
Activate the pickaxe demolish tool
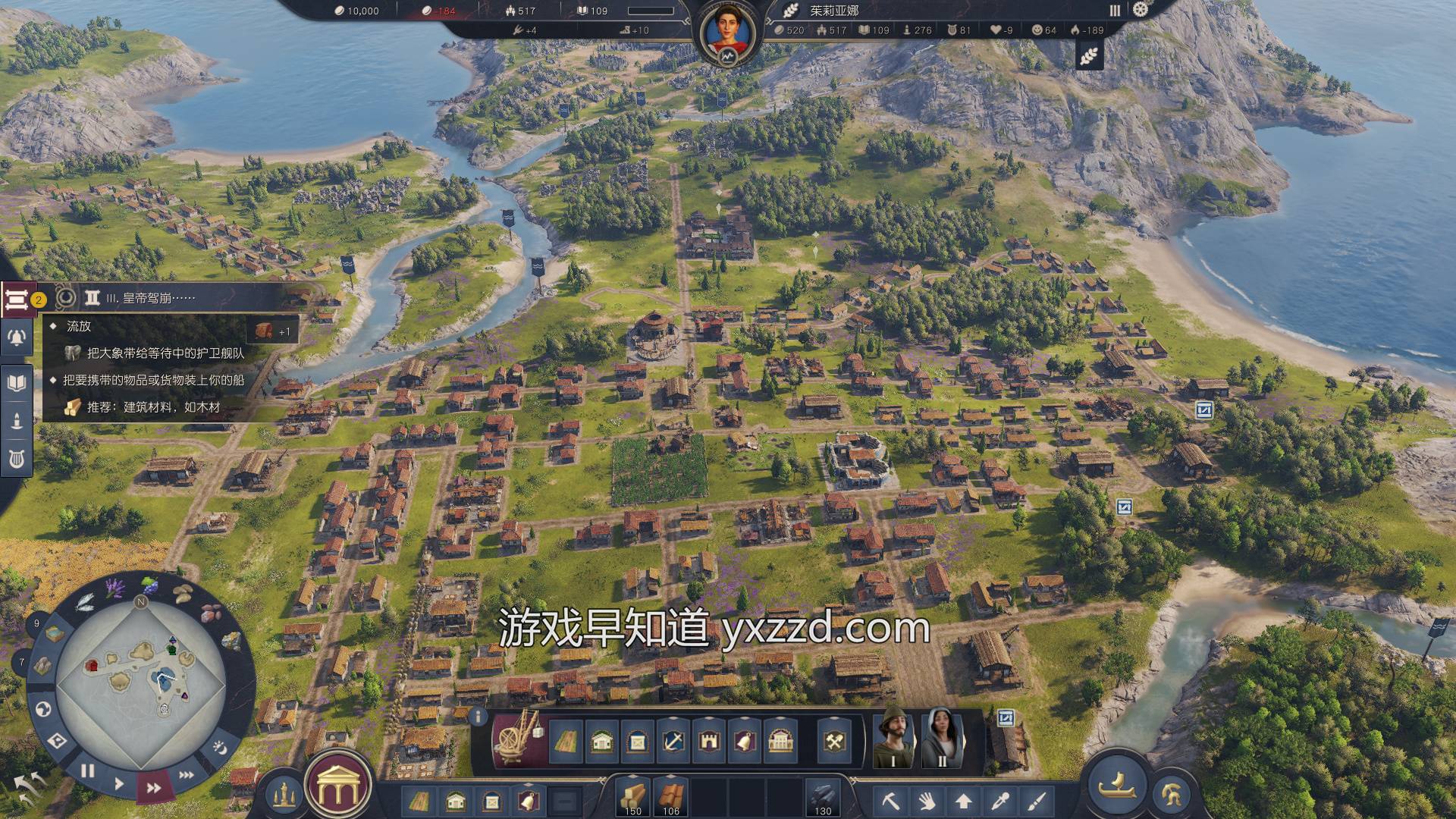pyautogui.click(x=890, y=799)
